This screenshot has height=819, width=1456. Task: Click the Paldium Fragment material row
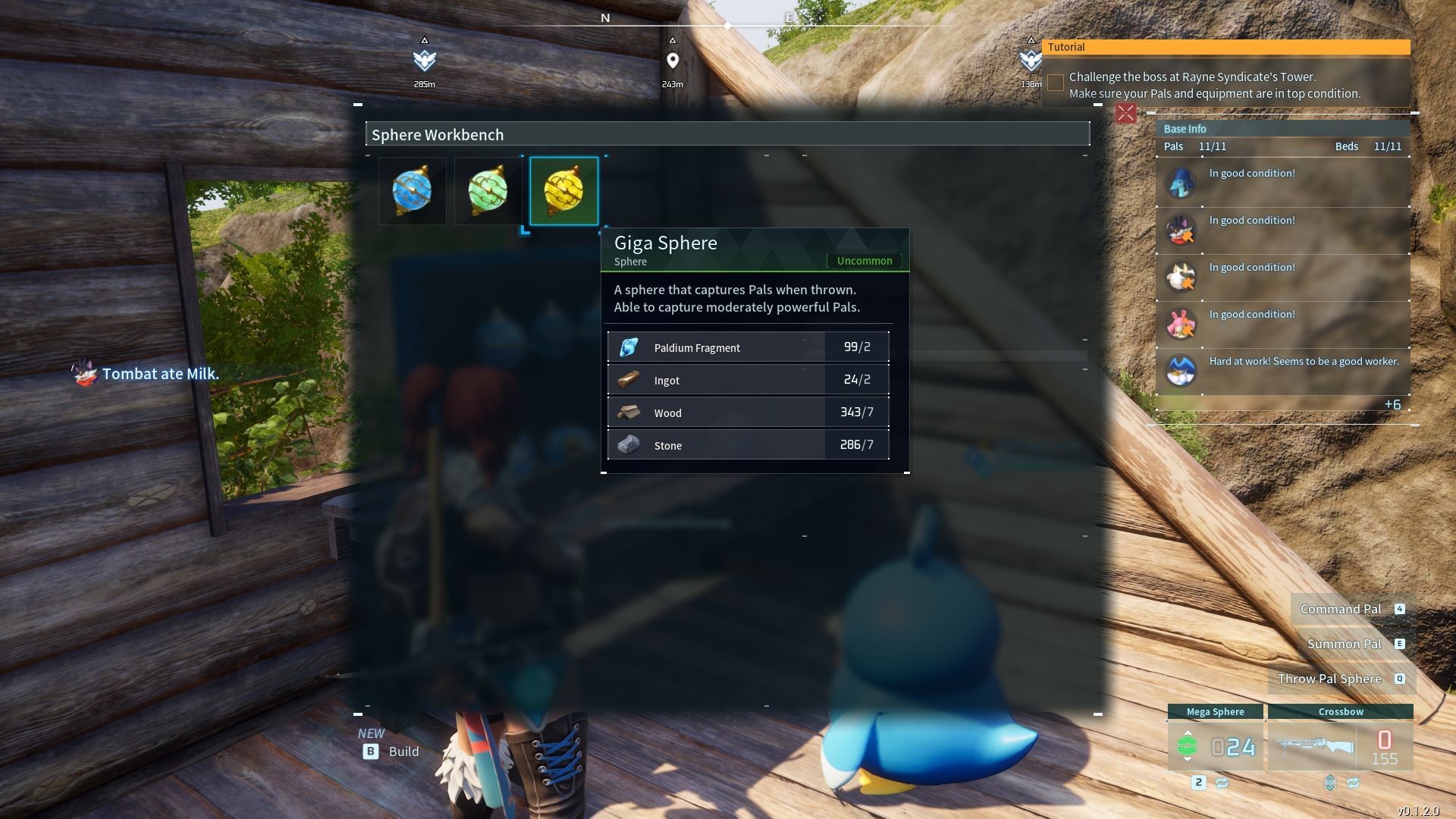[x=748, y=347]
